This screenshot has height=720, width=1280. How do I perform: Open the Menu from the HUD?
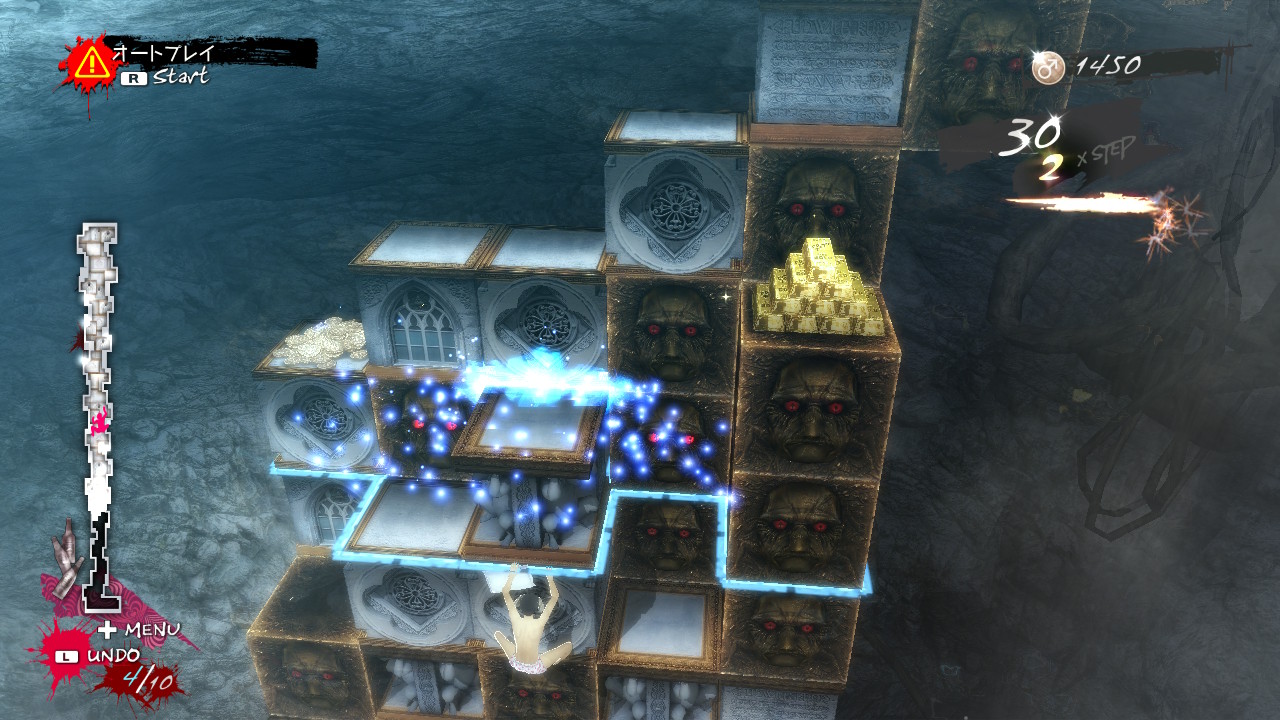point(140,630)
